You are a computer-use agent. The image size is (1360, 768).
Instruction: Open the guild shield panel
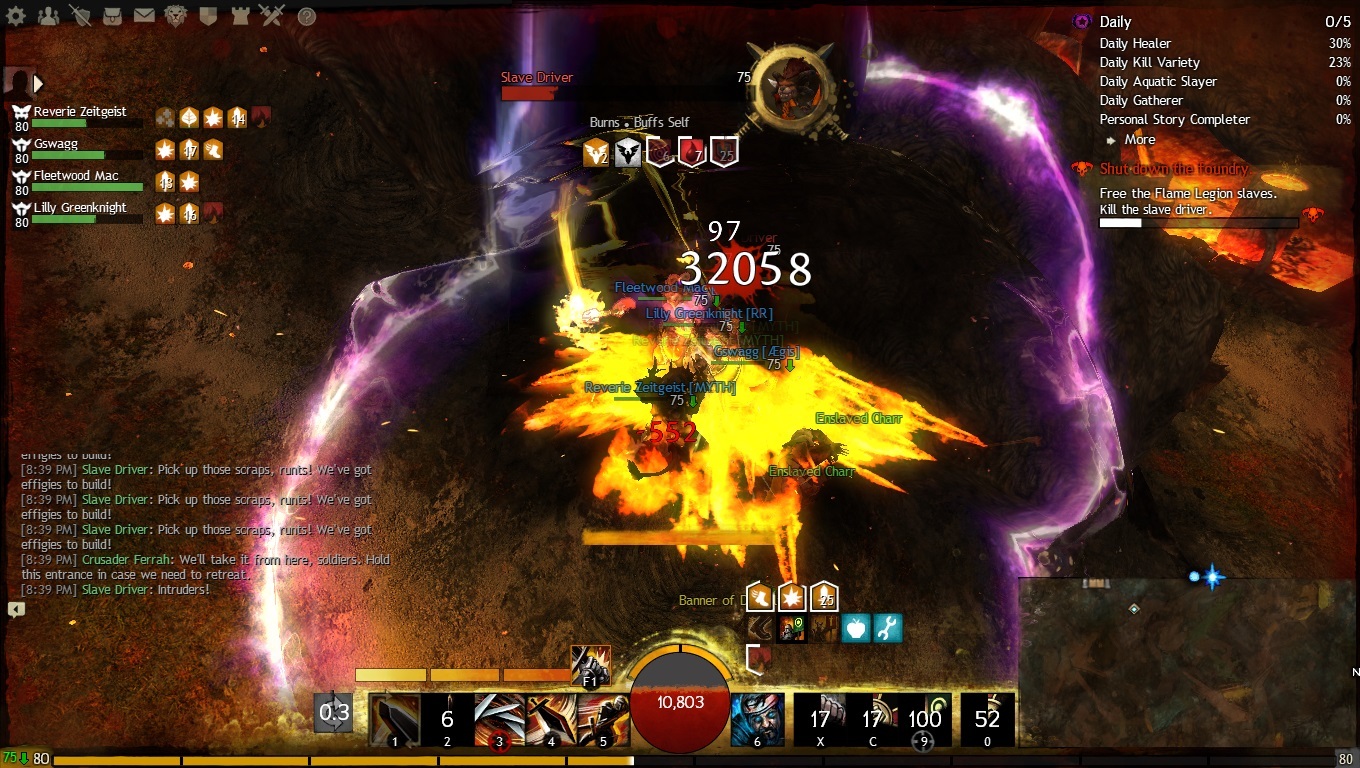coord(208,16)
